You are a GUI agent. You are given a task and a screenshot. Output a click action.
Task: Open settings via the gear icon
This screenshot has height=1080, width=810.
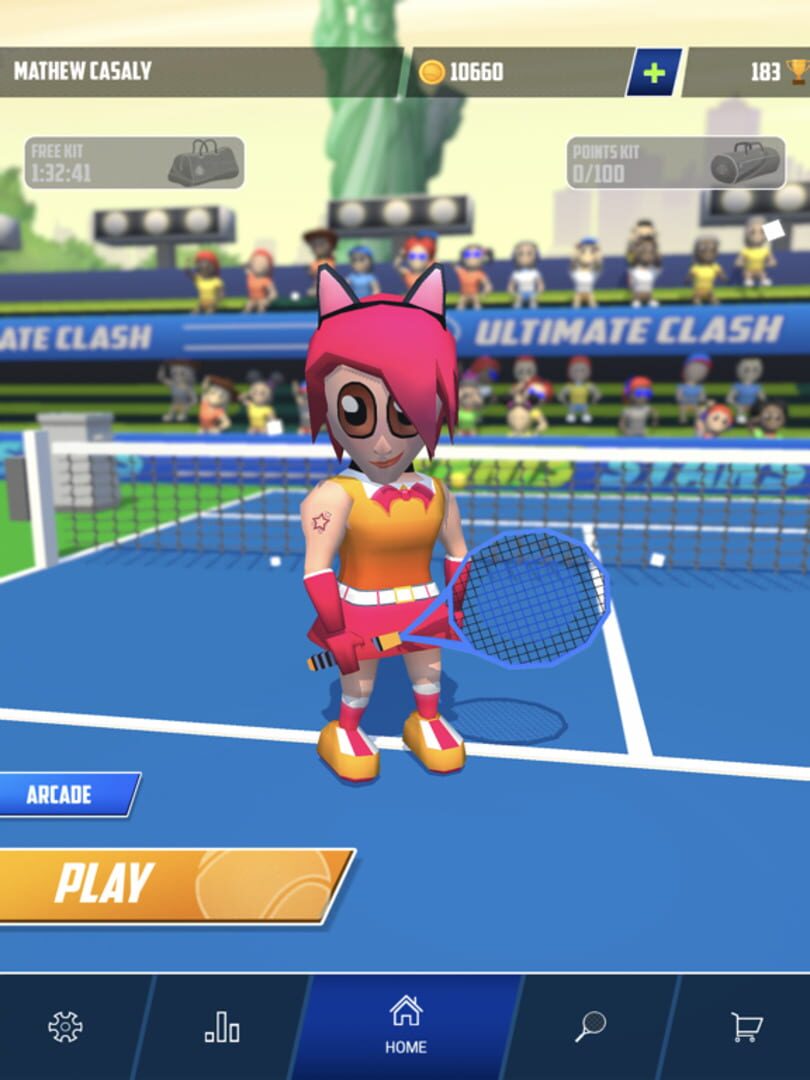pyautogui.click(x=65, y=1027)
